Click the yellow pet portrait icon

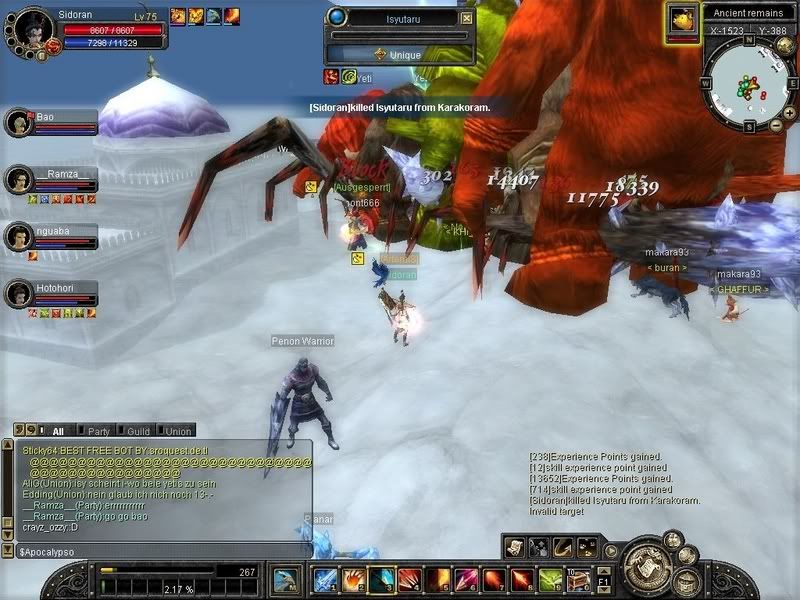[x=683, y=21]
